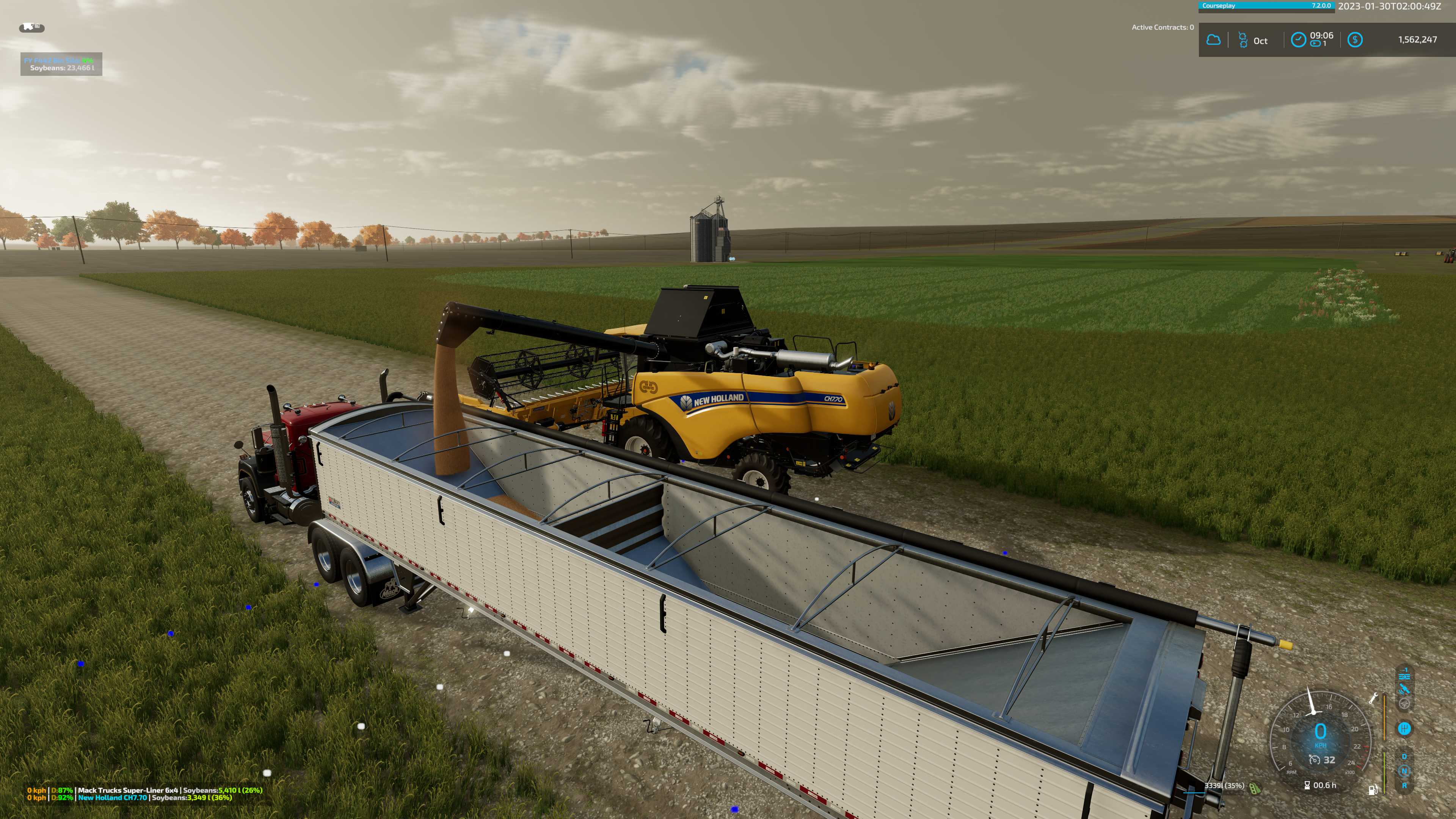Click the clock time icon
Image resolution: width=1456 pixels, height=819 pixels.
(x=1298, y=39)
